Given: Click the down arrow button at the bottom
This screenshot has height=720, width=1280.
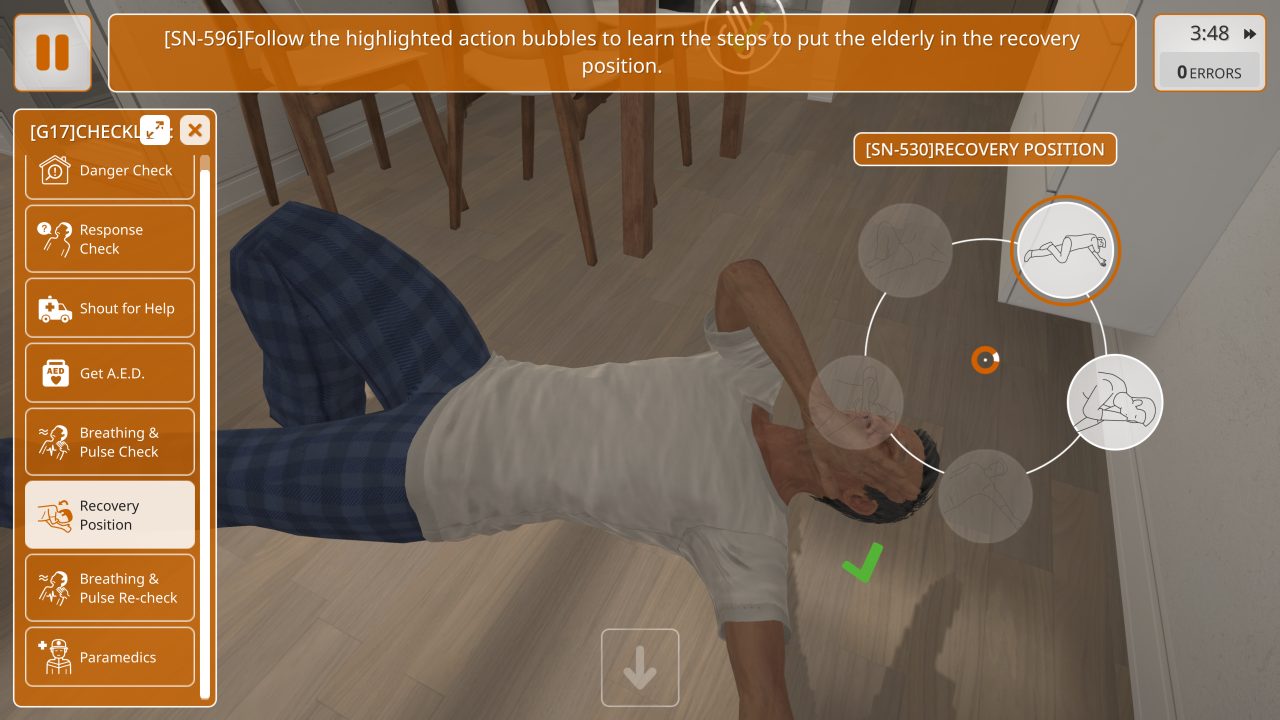Looking at the screenshot, I should (640, 668).
